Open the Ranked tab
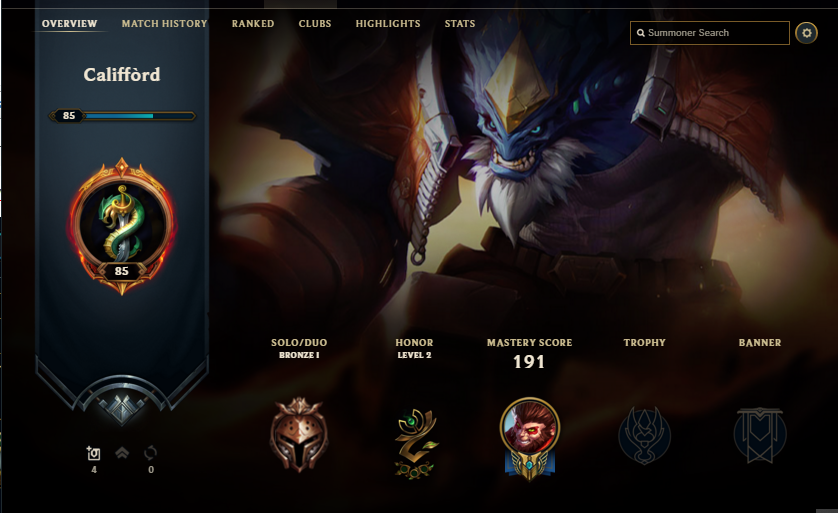 [x=253, y=24]
